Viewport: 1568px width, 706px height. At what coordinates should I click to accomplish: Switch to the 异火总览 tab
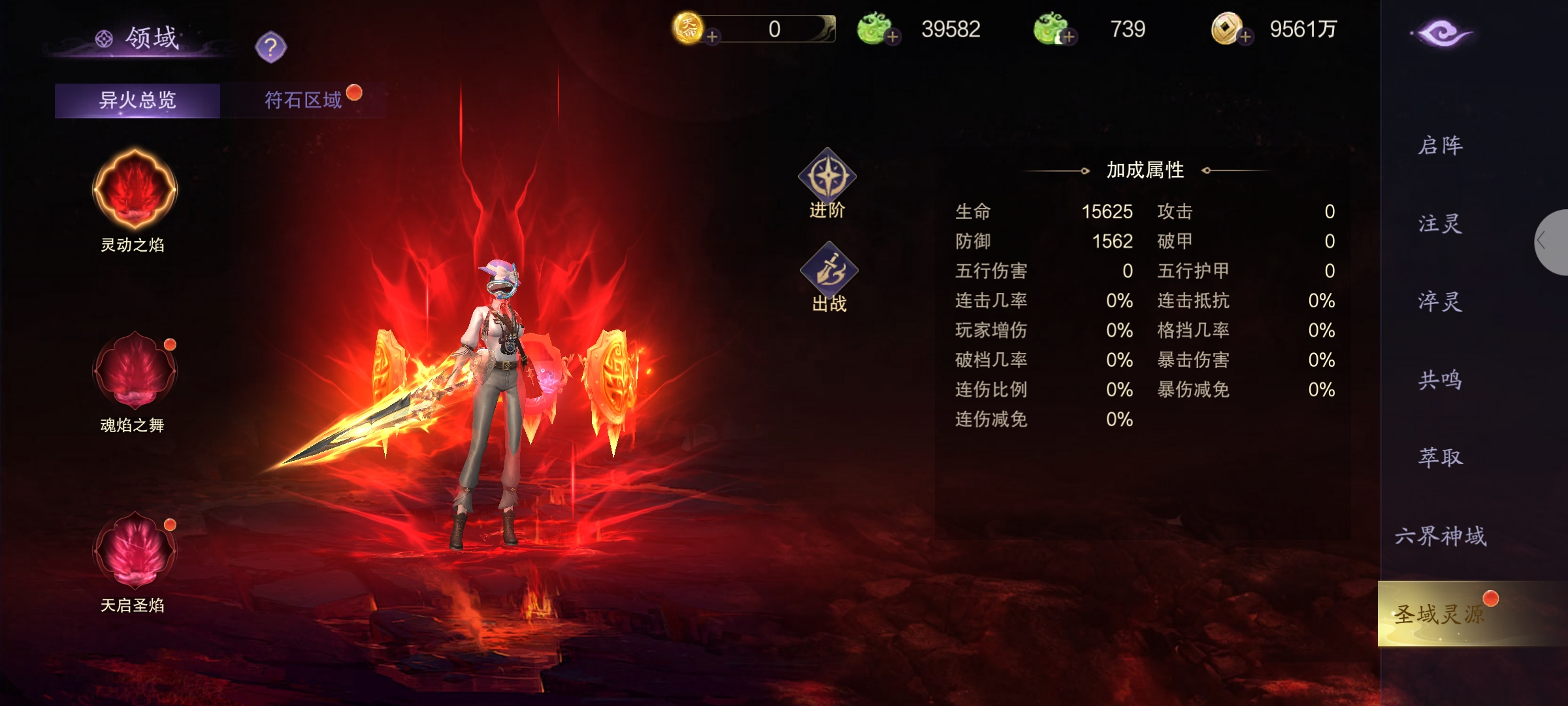pos(137,100)
